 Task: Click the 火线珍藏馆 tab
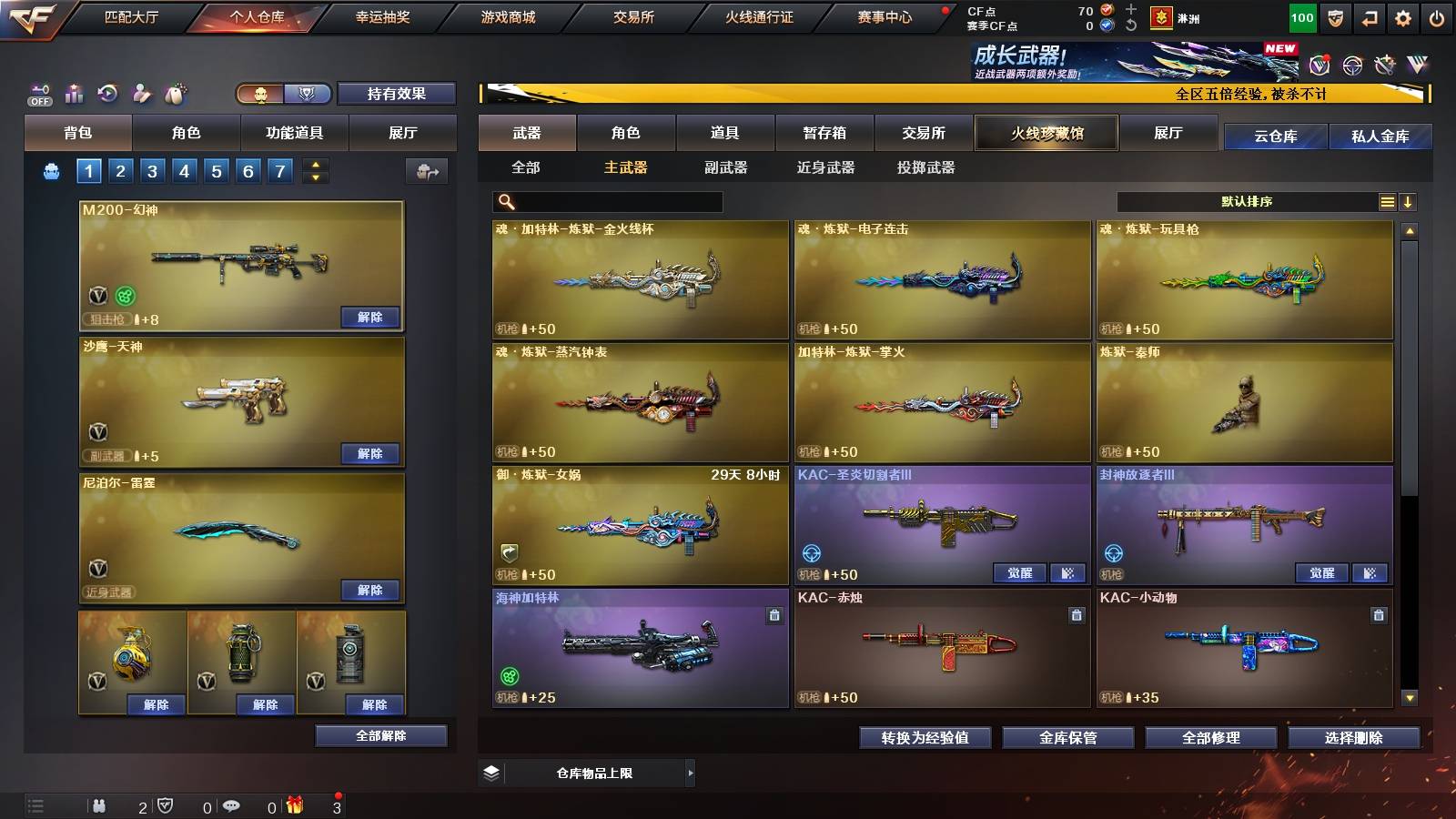click(1046, 133)
